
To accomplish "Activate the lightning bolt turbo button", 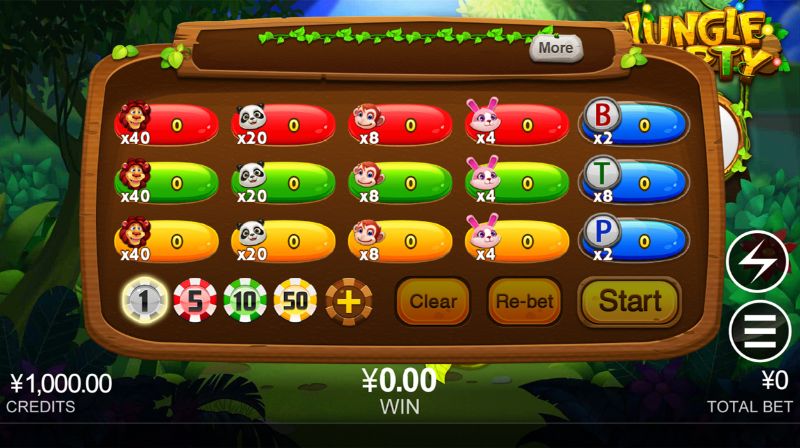I will pos(758,261).
